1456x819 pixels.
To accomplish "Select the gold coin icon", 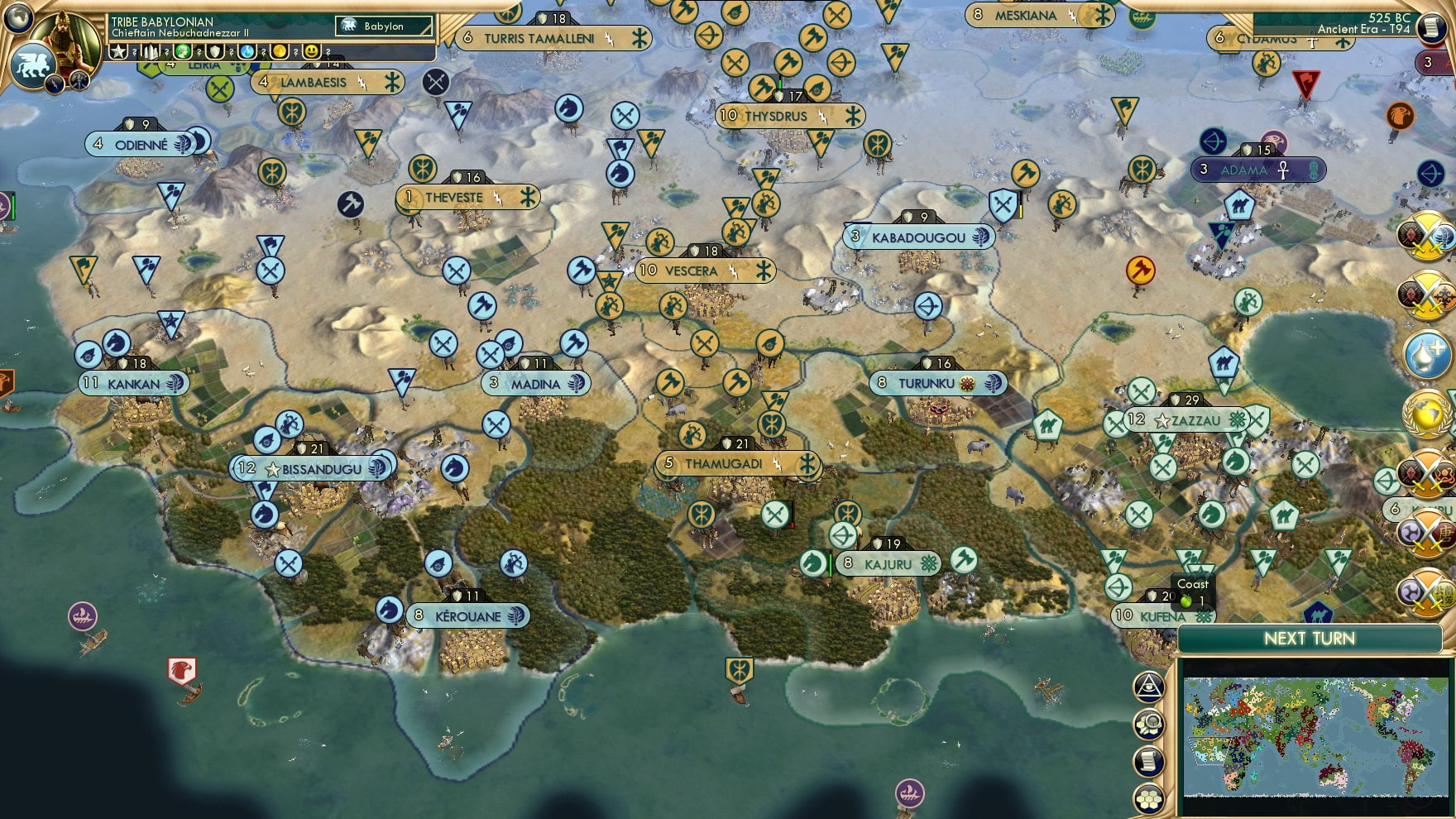I will pos(280,51).
